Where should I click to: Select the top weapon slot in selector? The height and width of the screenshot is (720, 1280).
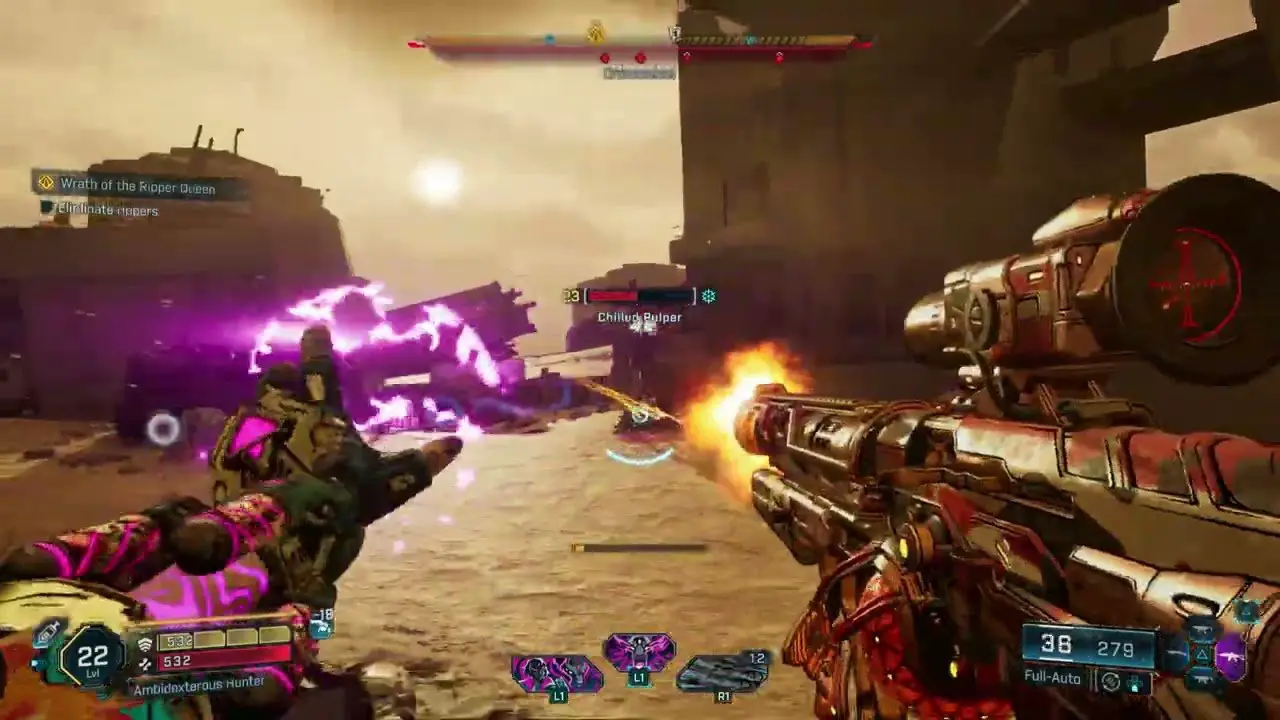1202,631
